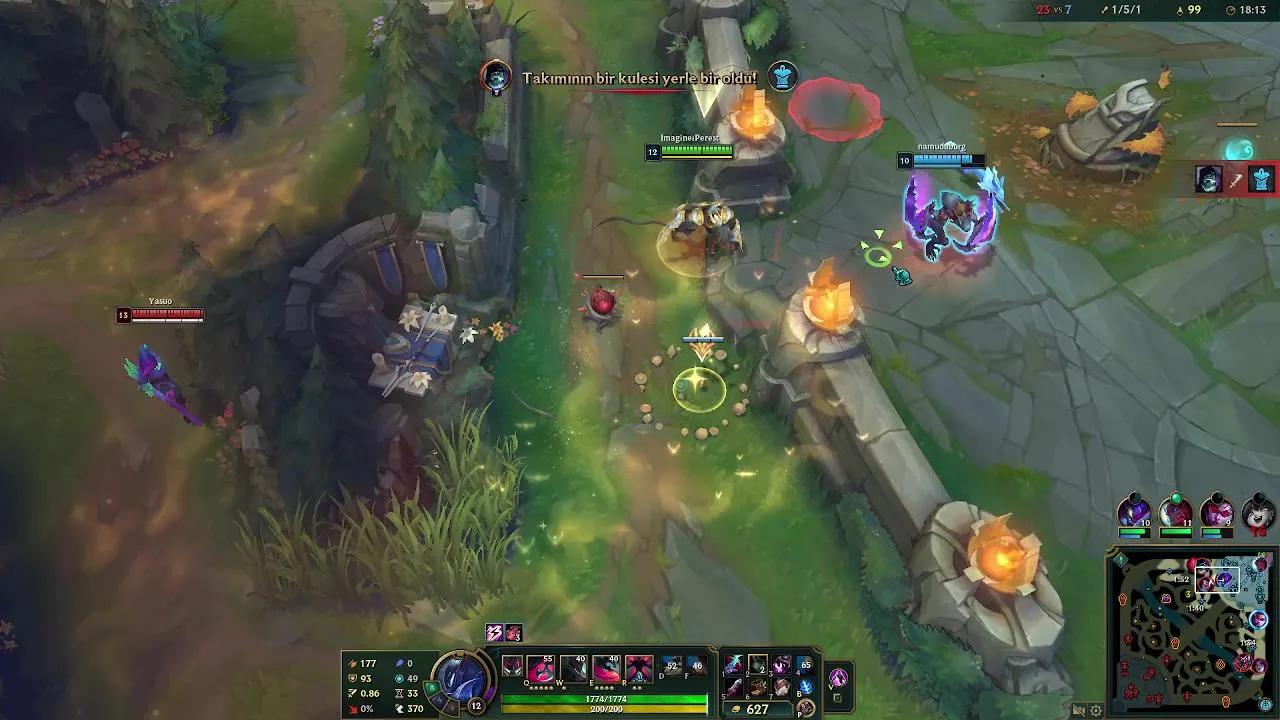The image size is (1280, 720).
Task: Use the F summoner spell icon
Action: tap(696, 664)
